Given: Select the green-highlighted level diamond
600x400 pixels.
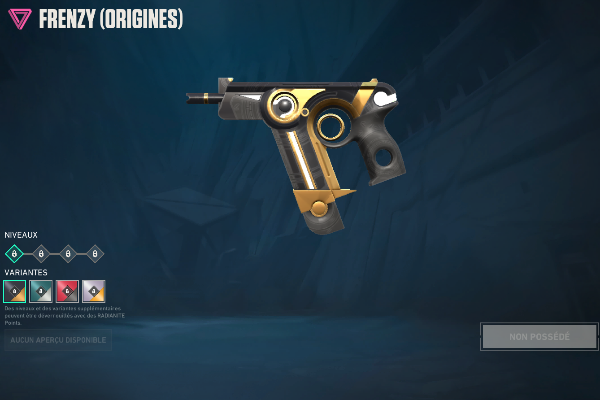Looking at the screenshot, I should coord(14,254).
